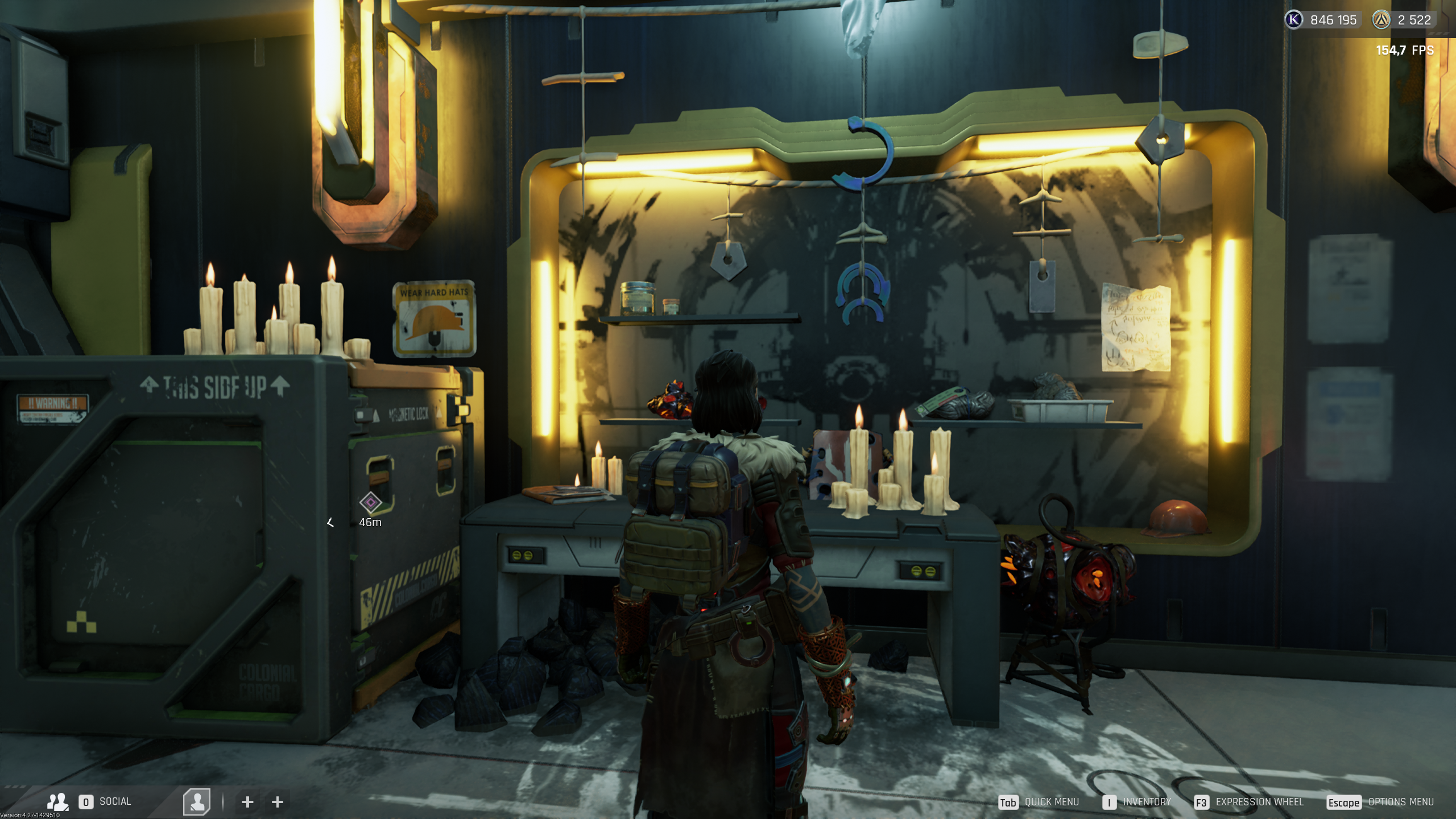Open the Inventory from the bottom bar
The height and width of the screenshot is (819, 1456).
(1146, 802)
